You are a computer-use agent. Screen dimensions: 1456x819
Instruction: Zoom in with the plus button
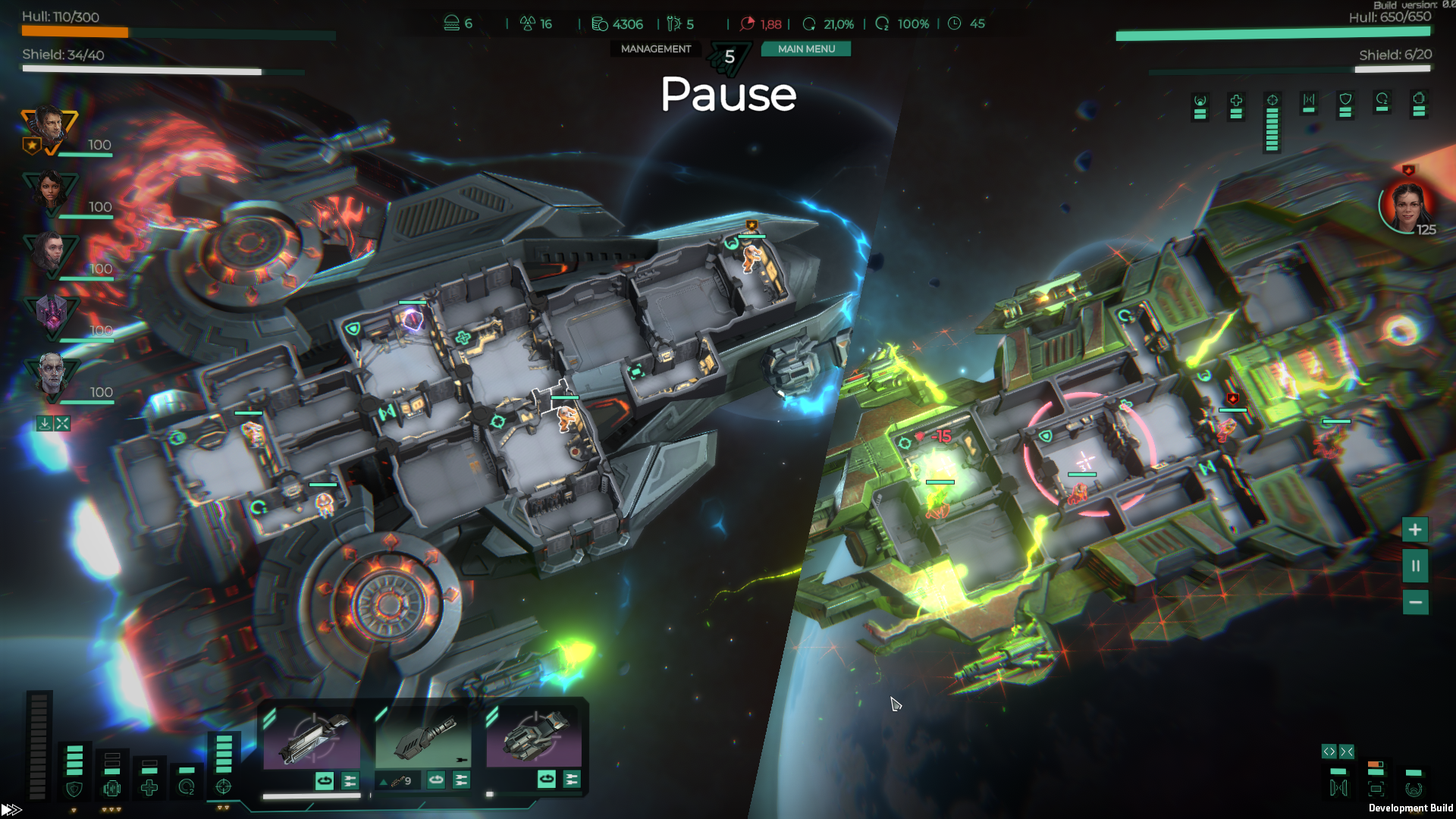(x=1415, y=530)
